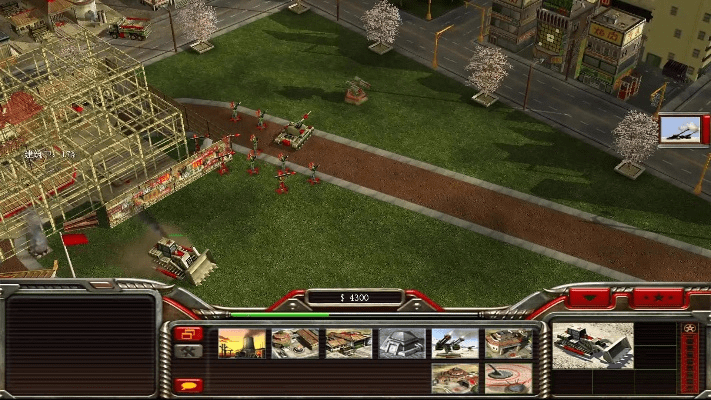Pick the bottom-row building with tan roof
Screen dimensions: 711x400
point(455,377)
